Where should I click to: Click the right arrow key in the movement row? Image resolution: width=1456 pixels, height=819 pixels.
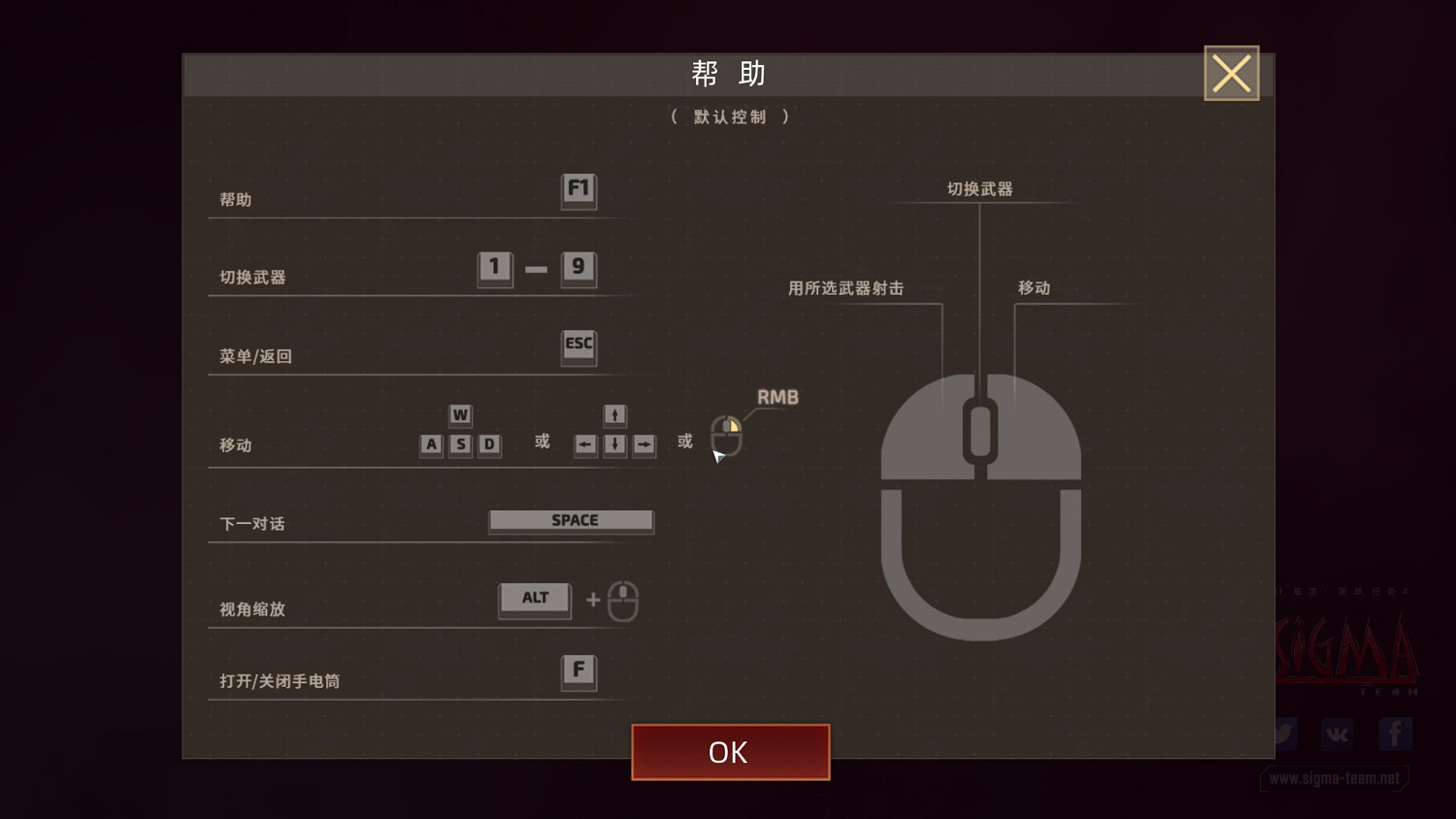pos(644,444)
